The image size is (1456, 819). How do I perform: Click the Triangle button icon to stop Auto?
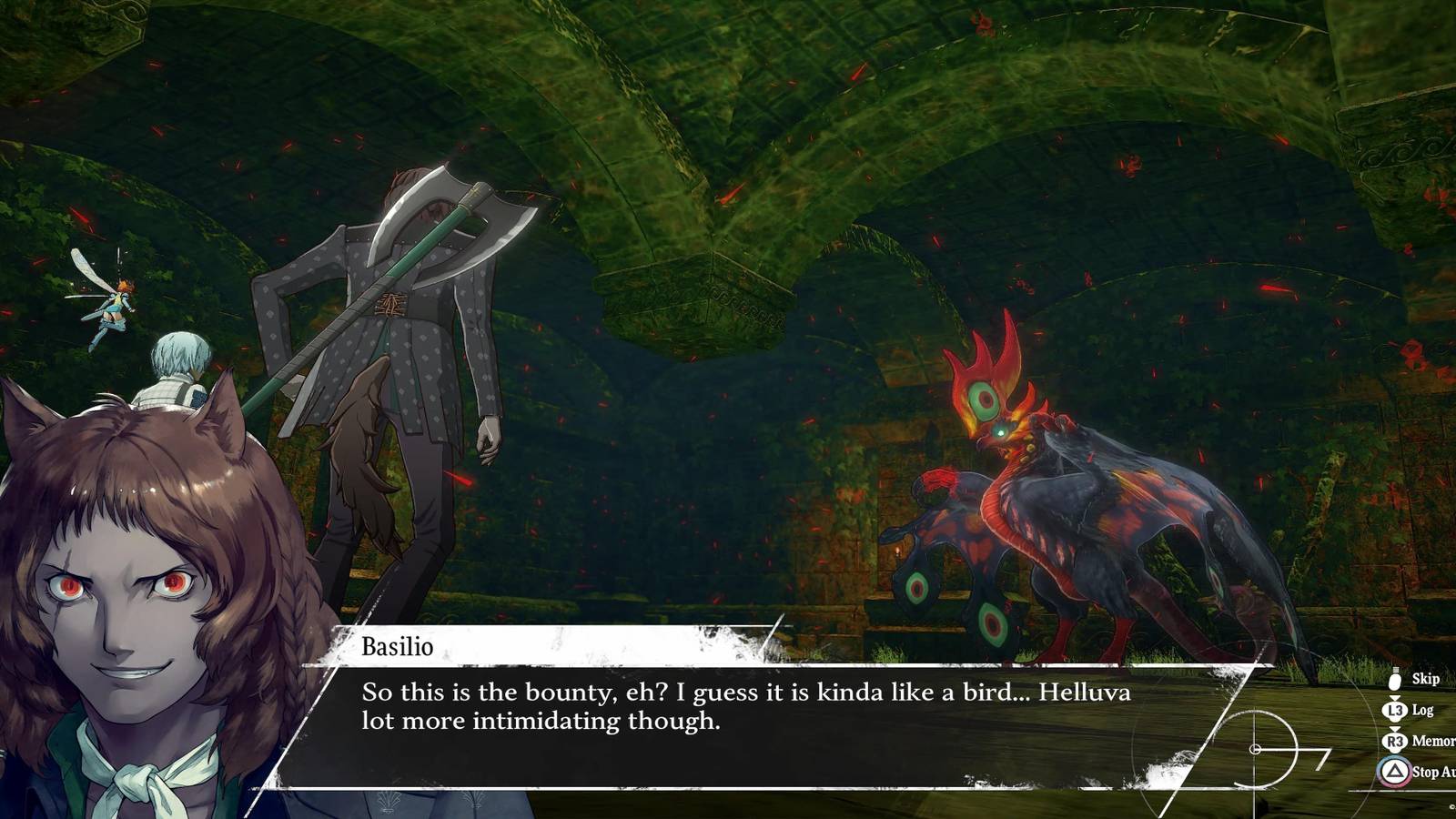pyautogui.click(x=1394, y=771)
